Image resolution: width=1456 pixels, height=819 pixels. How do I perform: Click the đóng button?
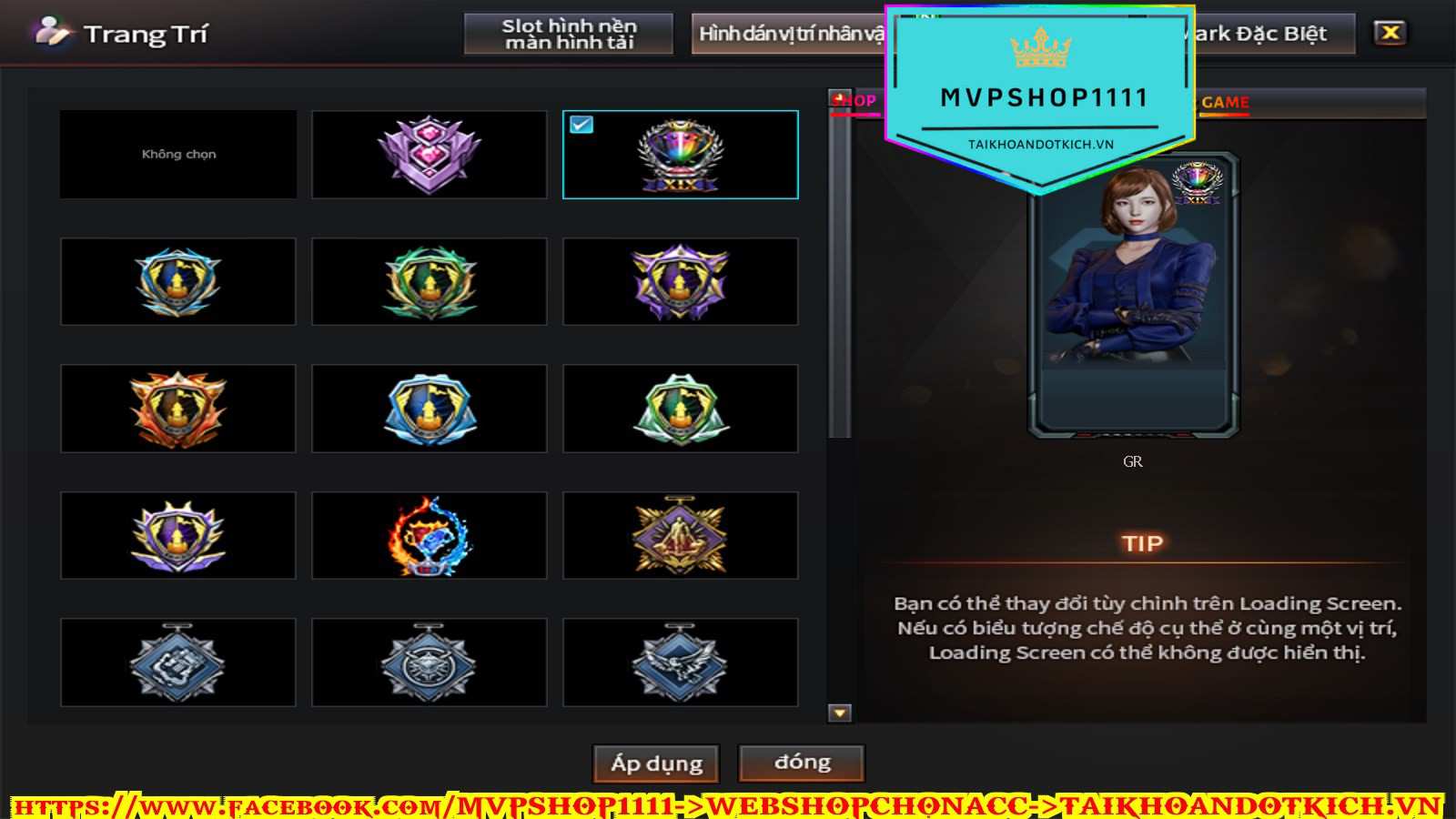pos(802,762)
